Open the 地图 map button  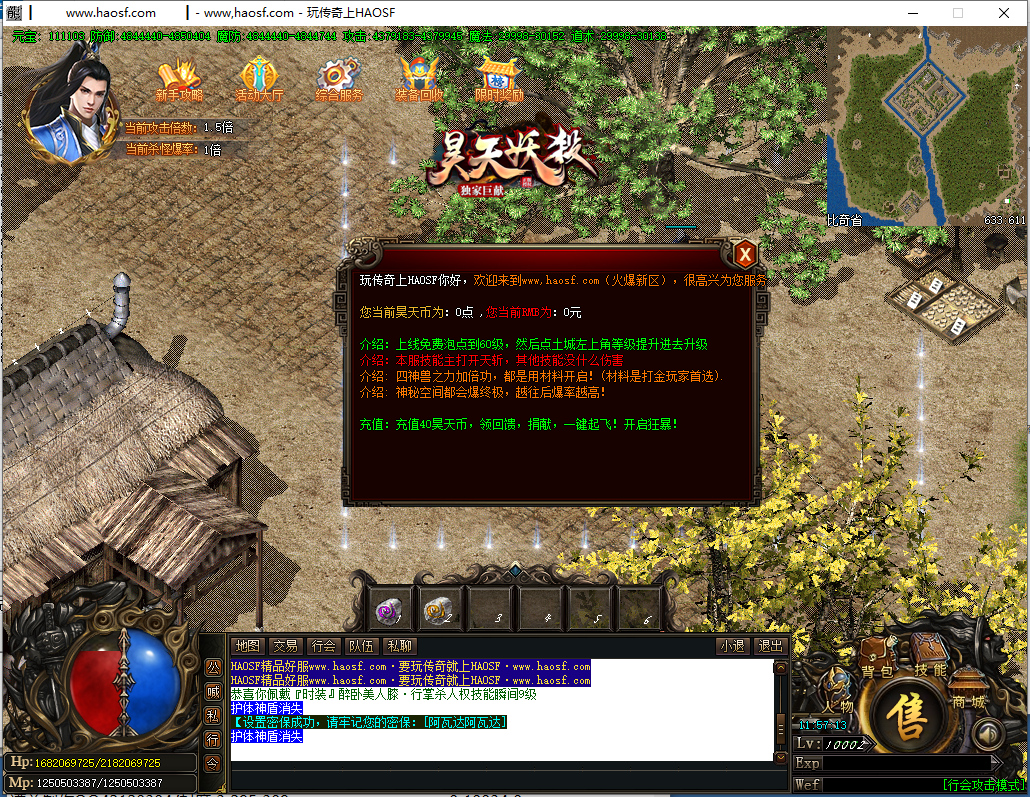coord(247,646)
